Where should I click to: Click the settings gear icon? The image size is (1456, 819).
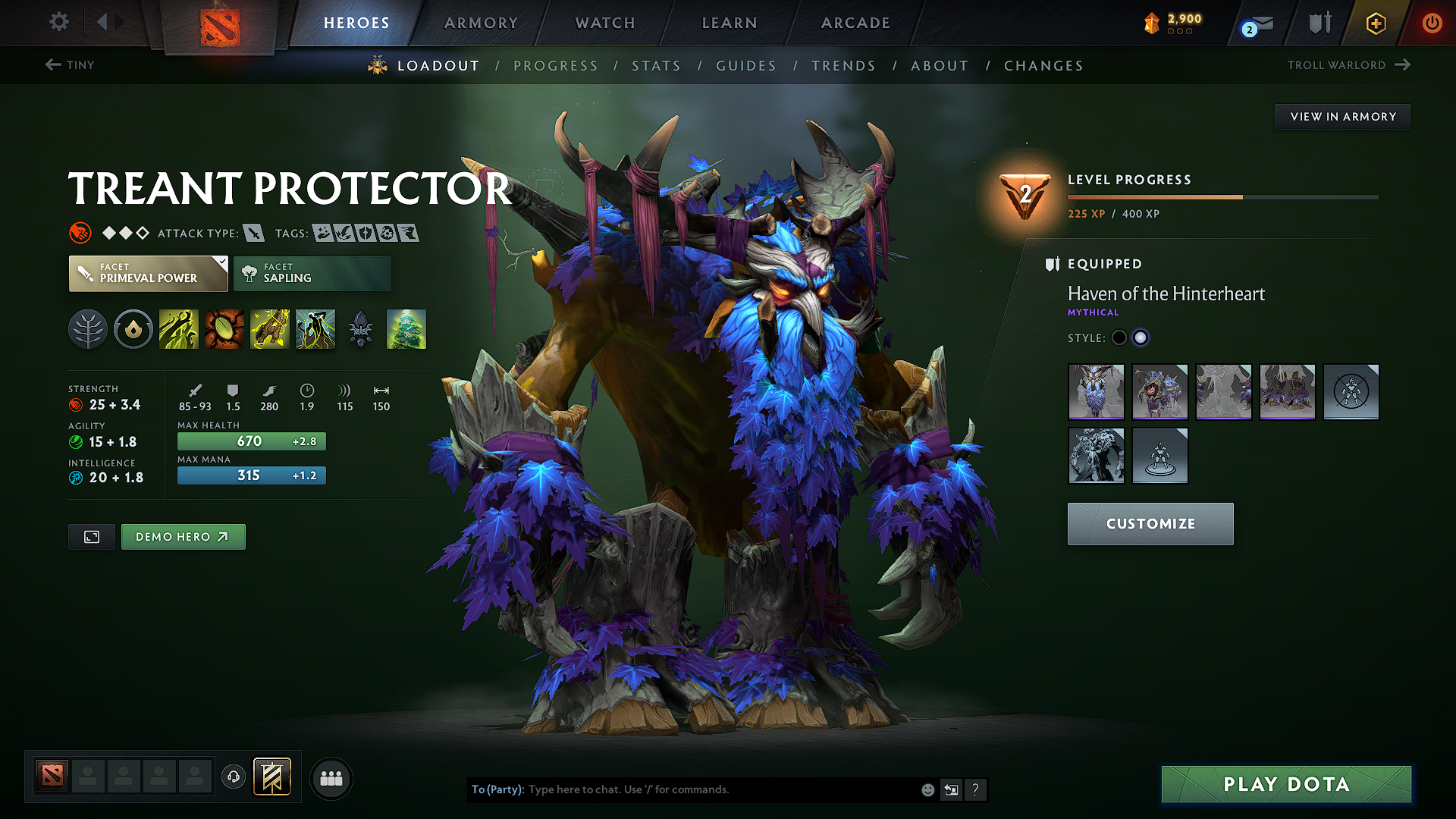pyautogui.click(x=58, y=22)
